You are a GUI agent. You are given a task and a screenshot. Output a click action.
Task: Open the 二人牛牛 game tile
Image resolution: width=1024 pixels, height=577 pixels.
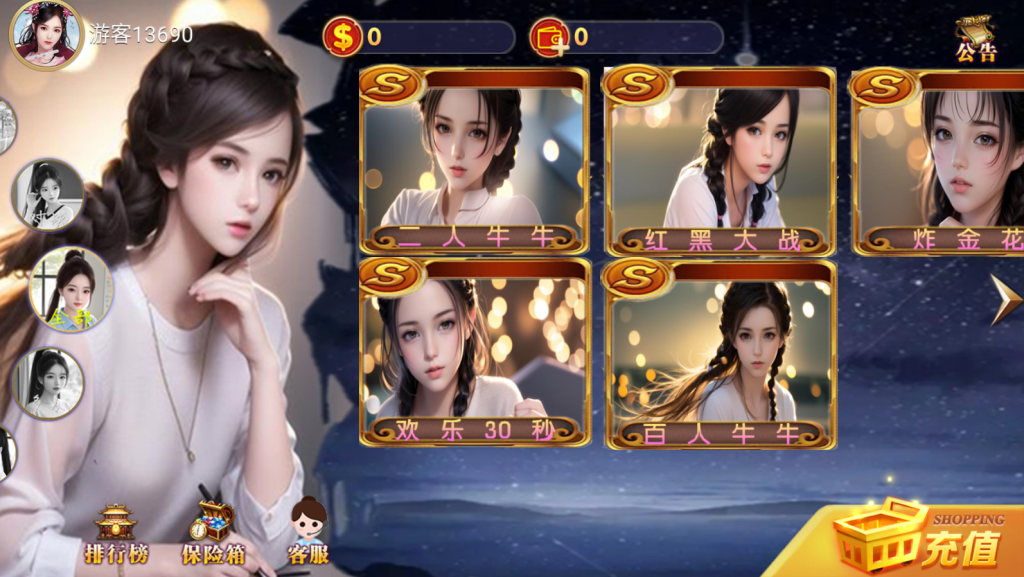click(x=474, y=162)
